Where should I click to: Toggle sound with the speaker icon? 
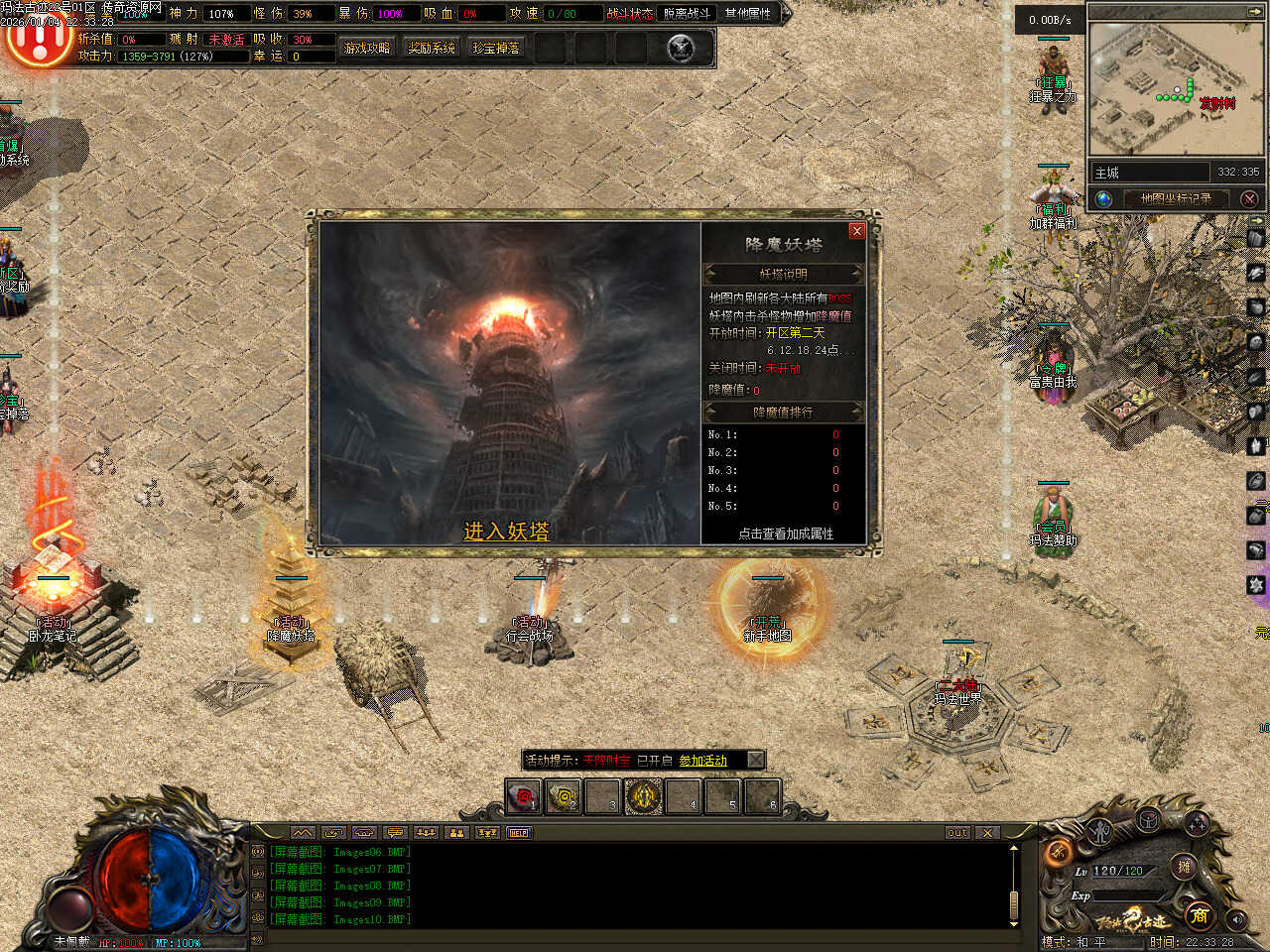coord(1236,919)
